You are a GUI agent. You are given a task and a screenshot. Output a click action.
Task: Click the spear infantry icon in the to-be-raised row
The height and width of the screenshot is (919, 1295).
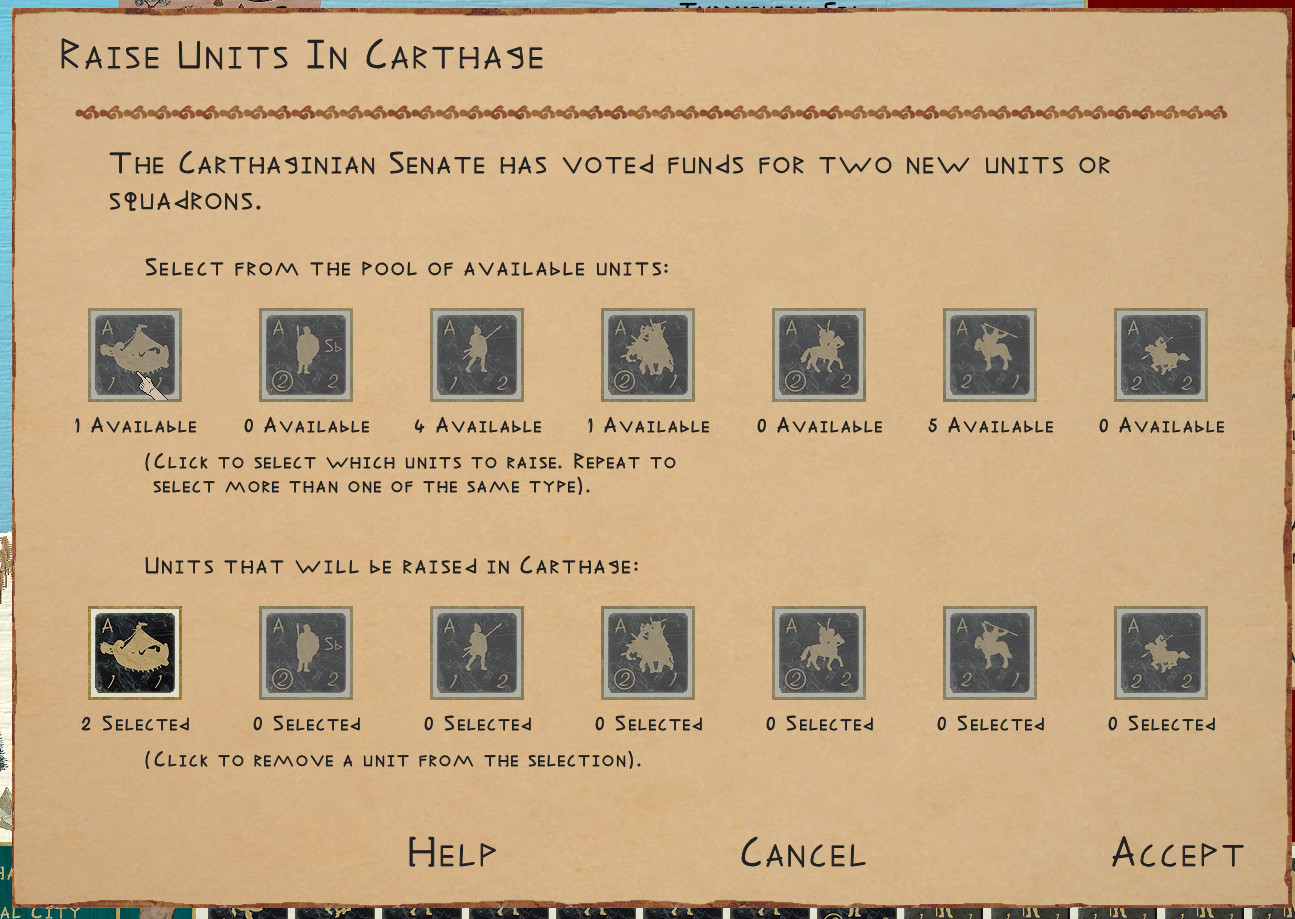(x=477, y=653)
